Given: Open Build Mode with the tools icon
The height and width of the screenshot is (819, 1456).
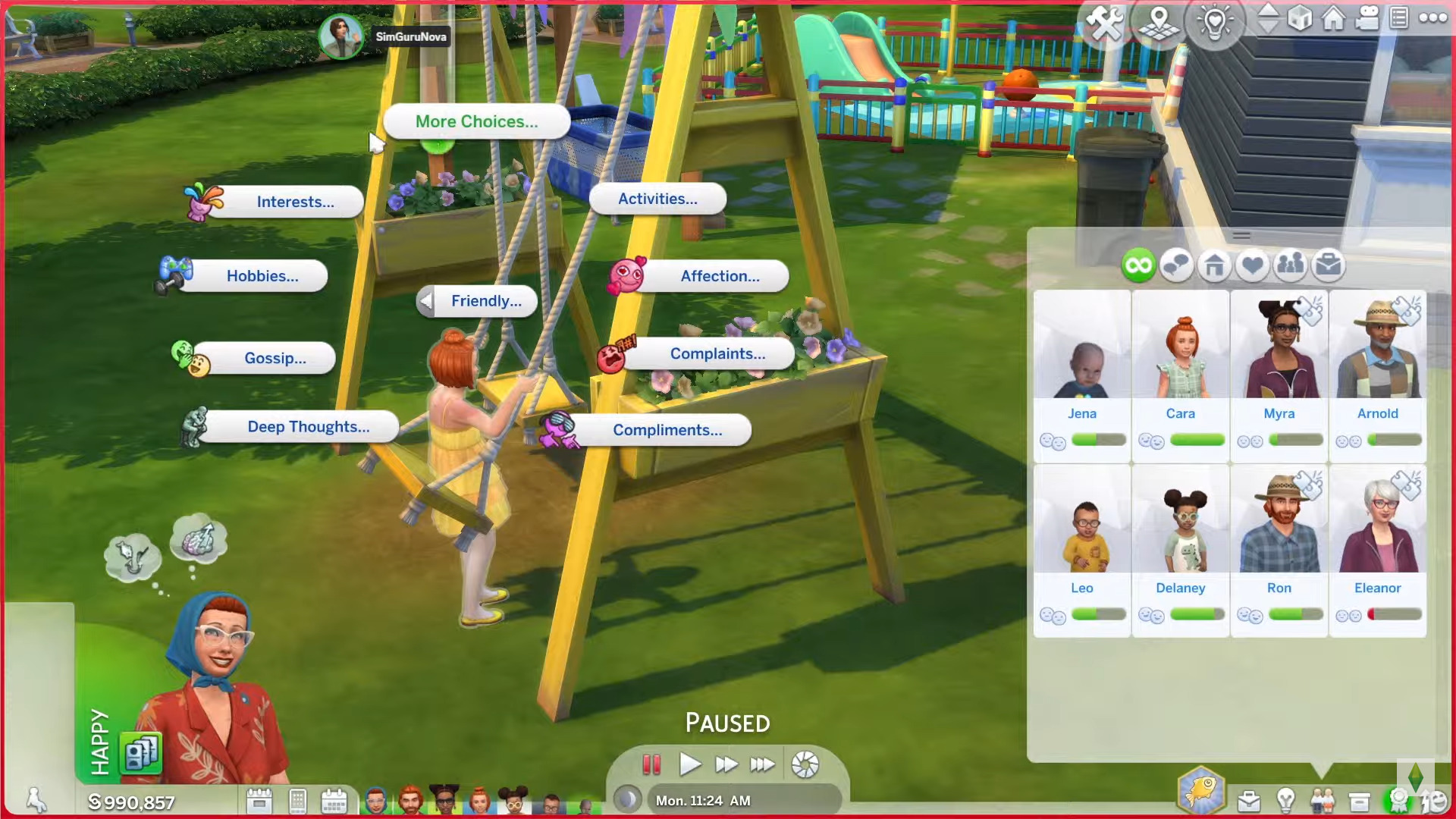Looking at the screenshot, I should [1105, 21].
